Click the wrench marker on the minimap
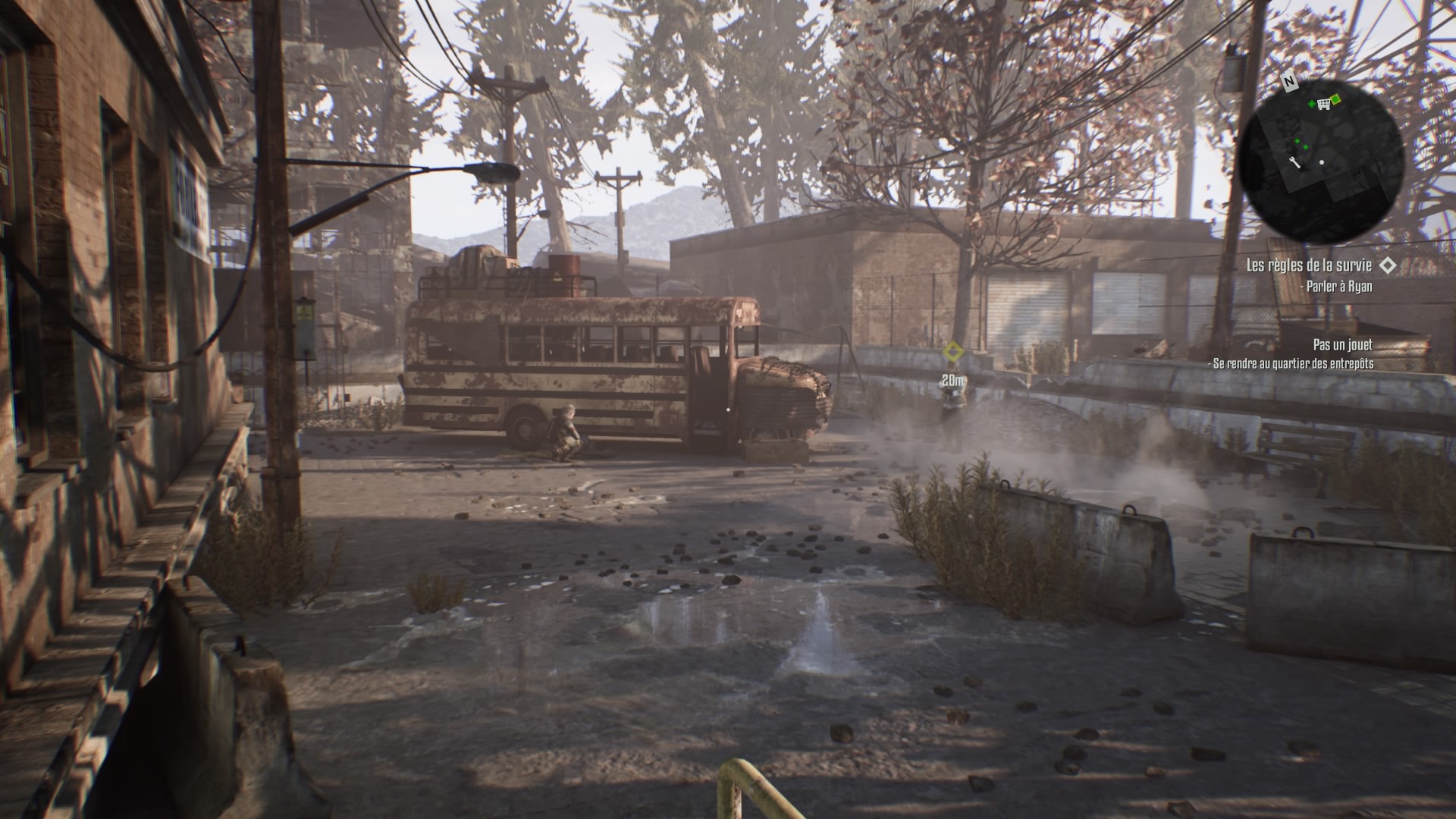This screenshot has width=1456, height=819. pos(1295,162)
